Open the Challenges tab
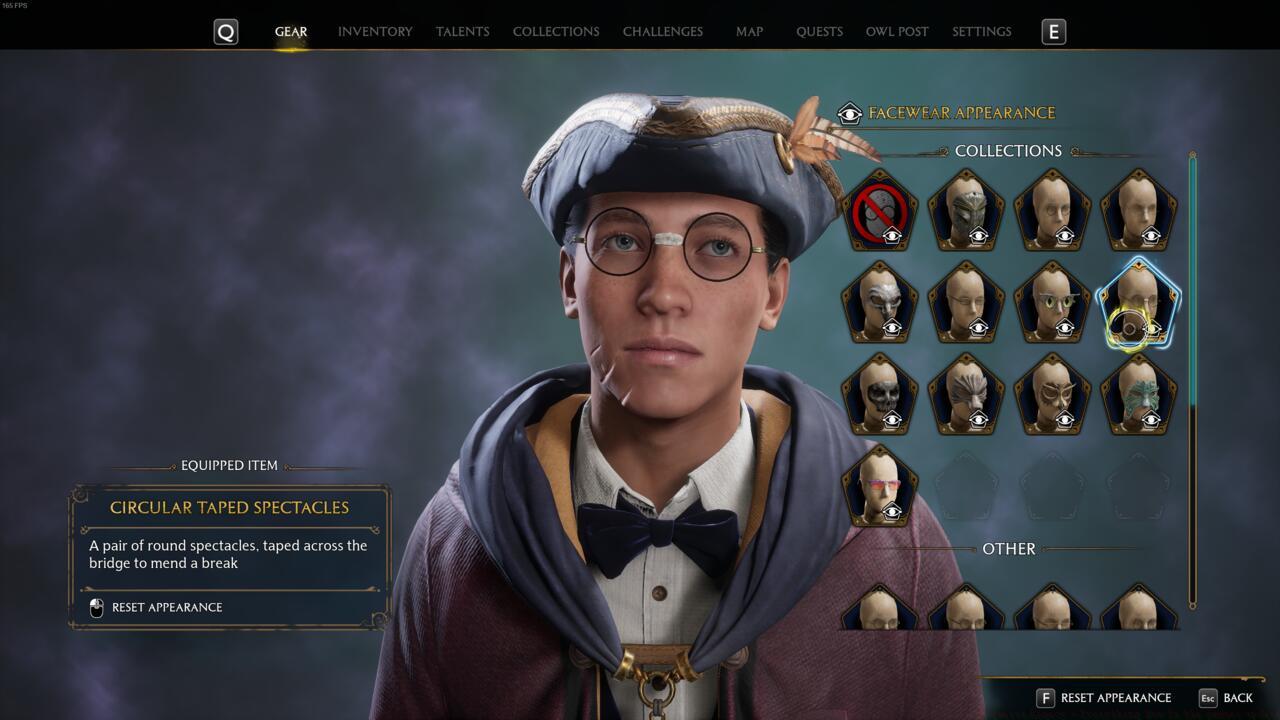Image resolution: width=1280 pixels, height=720 pixels. pos(662,32)
